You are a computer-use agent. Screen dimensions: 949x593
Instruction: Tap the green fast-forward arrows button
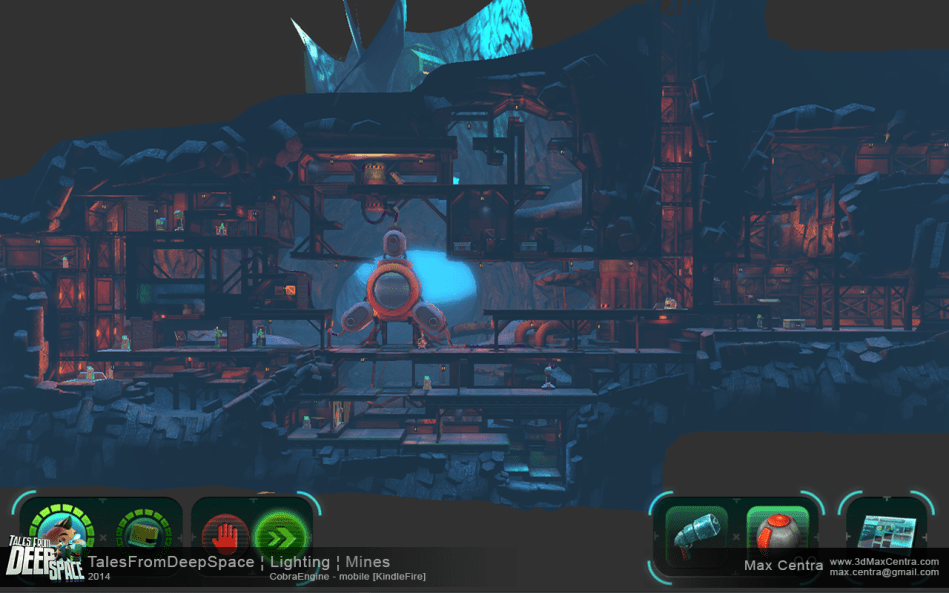[277, 537]
